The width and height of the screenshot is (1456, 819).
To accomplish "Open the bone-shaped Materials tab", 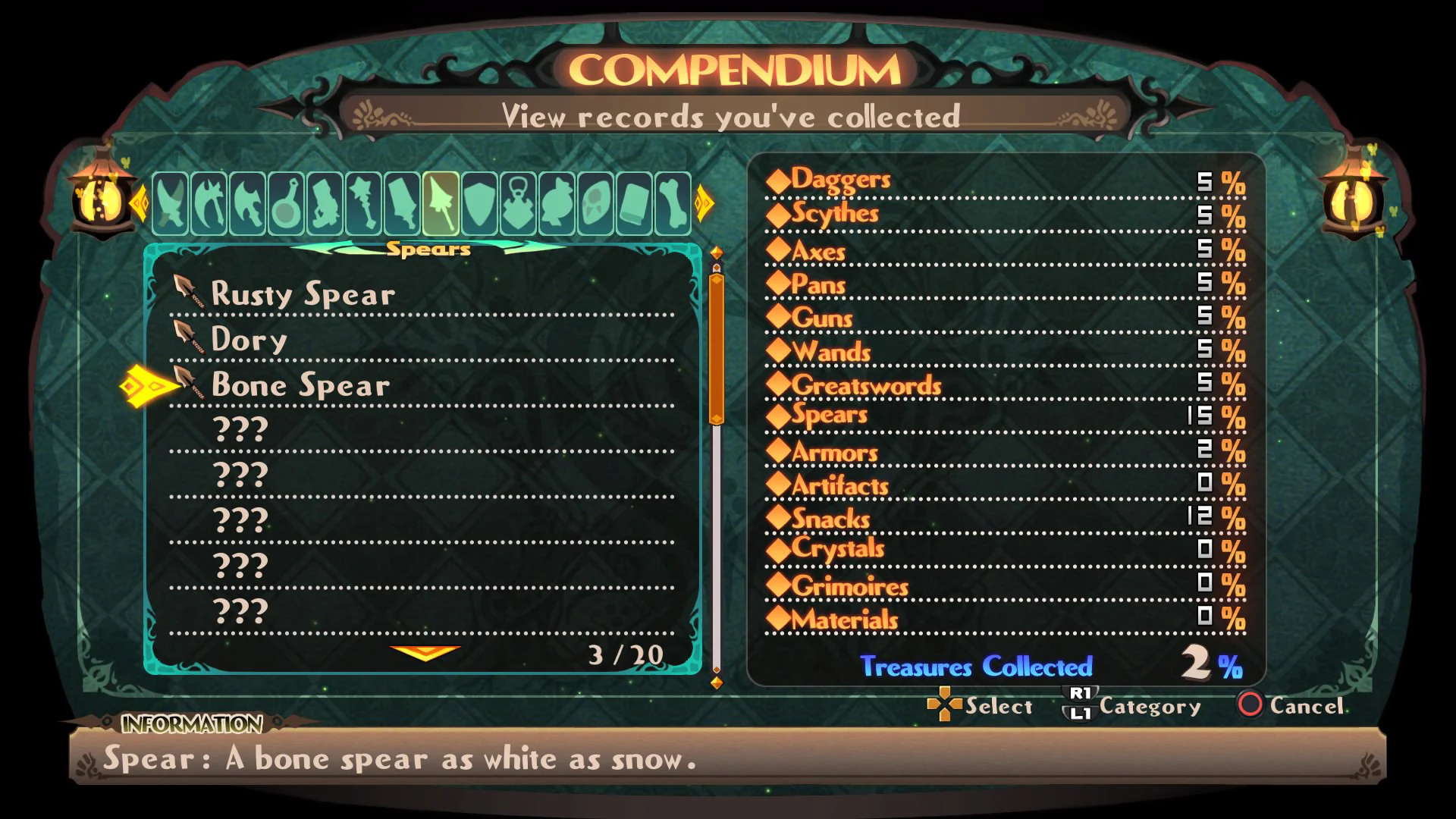I will point(673,203).
